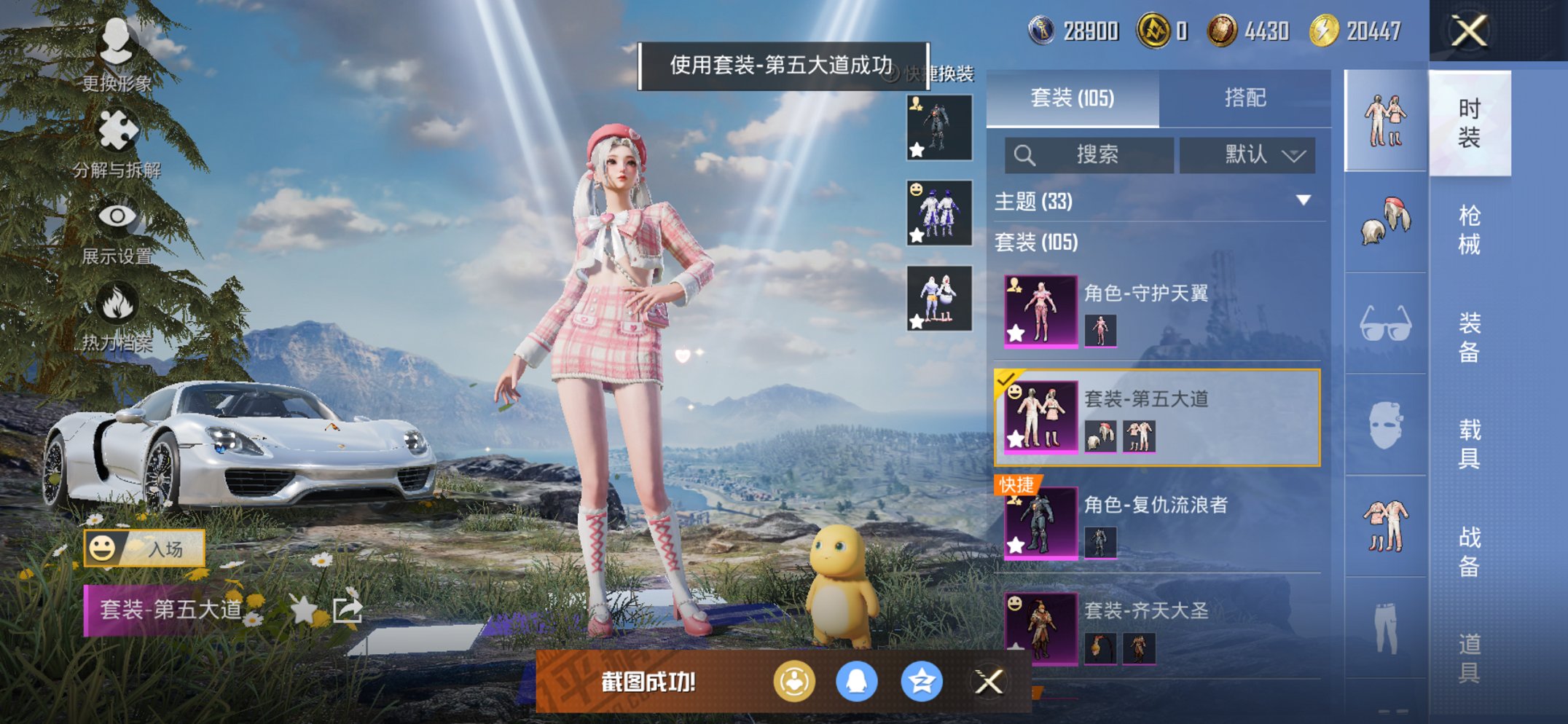Viewport: 1568px width, 724px height.
Task: Select the 分解与拆解 dismantle tool
Action: [117, 131]
